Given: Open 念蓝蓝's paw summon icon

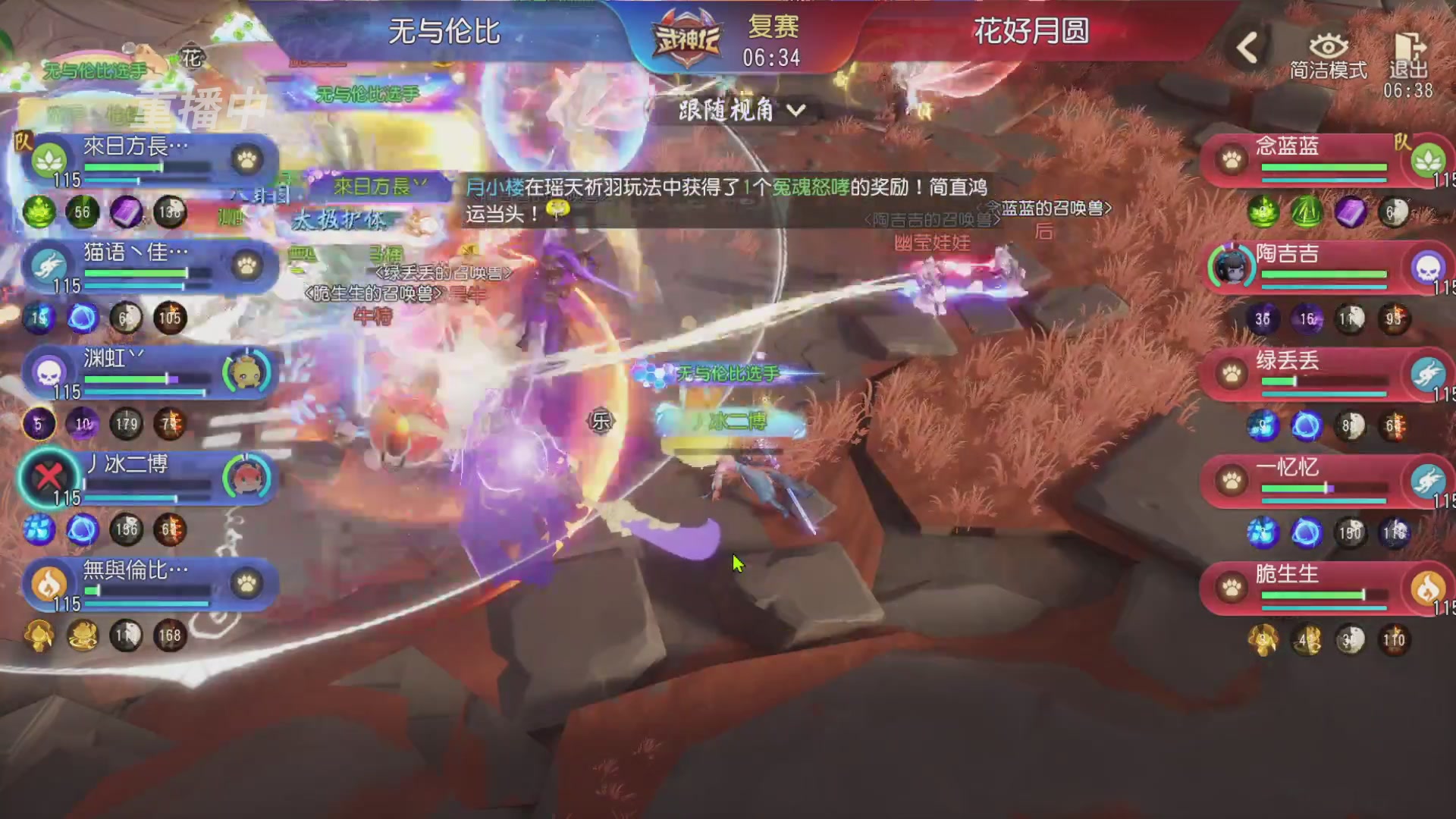Looking at the screenshot, I should tap(1232, 157).
